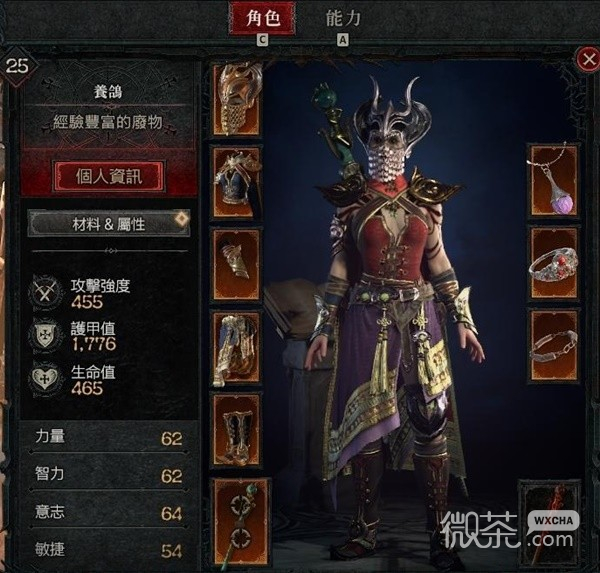Viewport: 600px width, 573px height.
Task: Select the red-gem ring slot
Action: click(553, 263)
